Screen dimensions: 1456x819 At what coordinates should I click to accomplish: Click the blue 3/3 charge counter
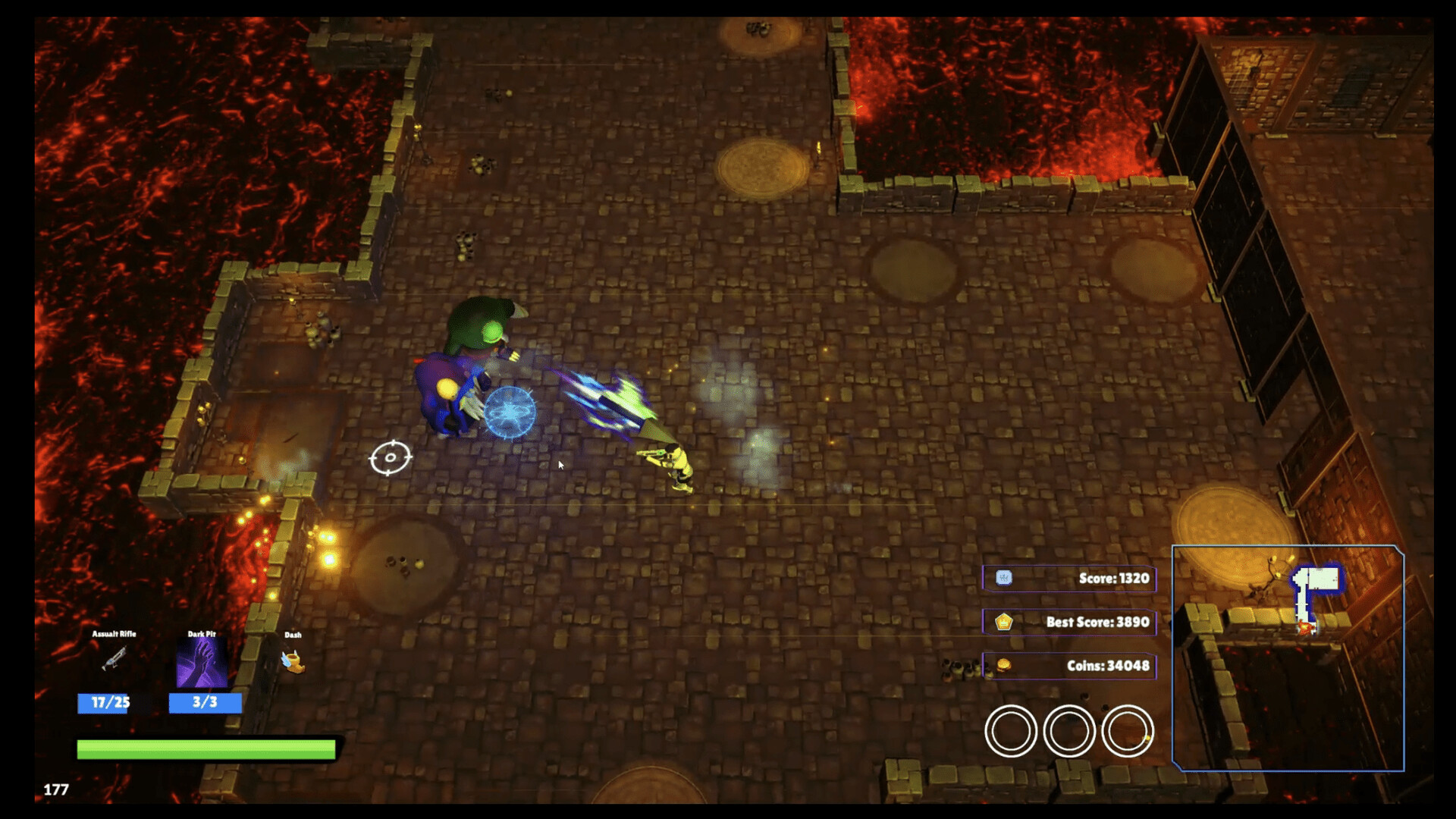pos(203,703)
